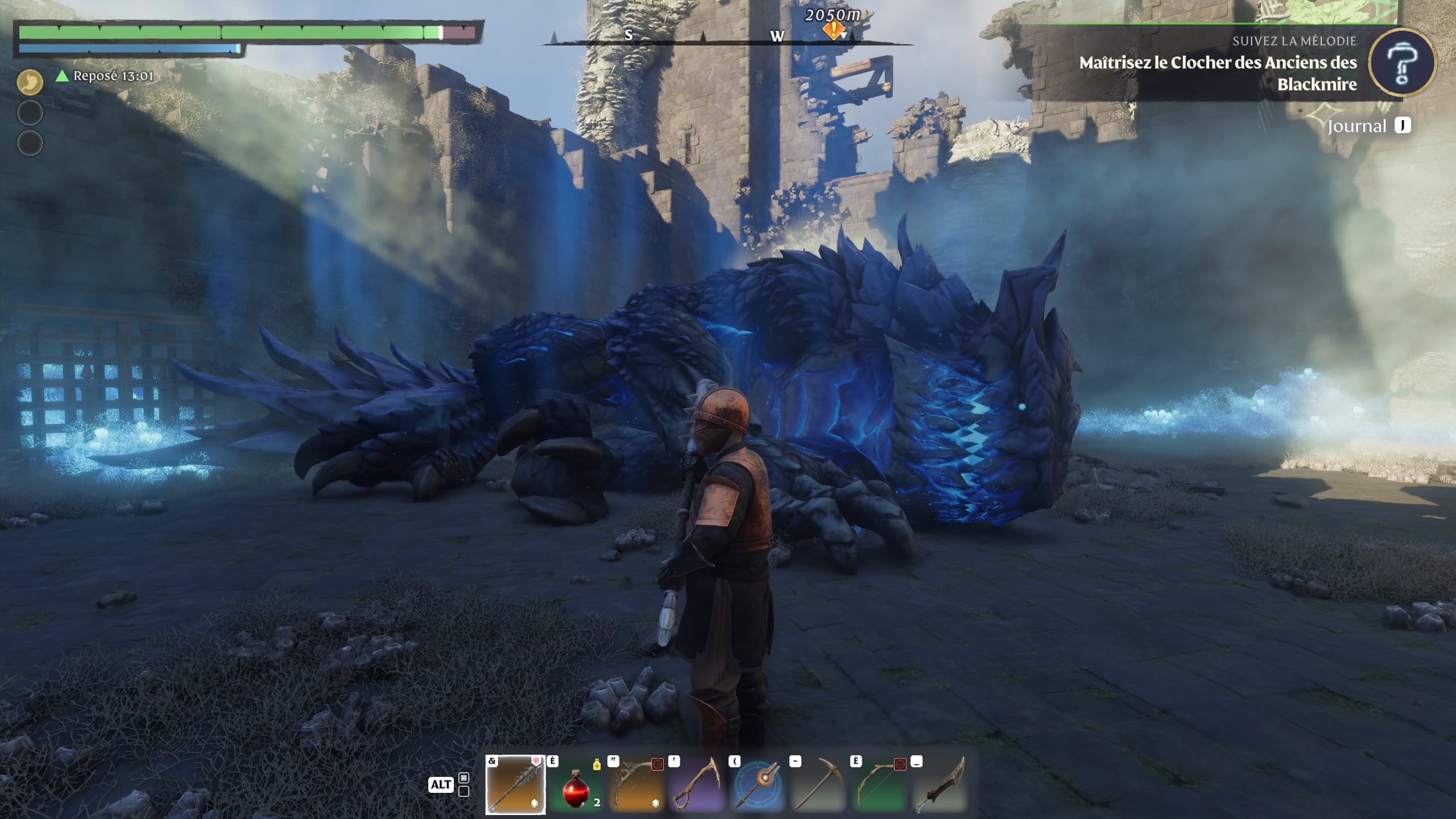Open the Blackmire quest tracker entry
Screen dimensions: 1456x819
tap(1217, 73)
